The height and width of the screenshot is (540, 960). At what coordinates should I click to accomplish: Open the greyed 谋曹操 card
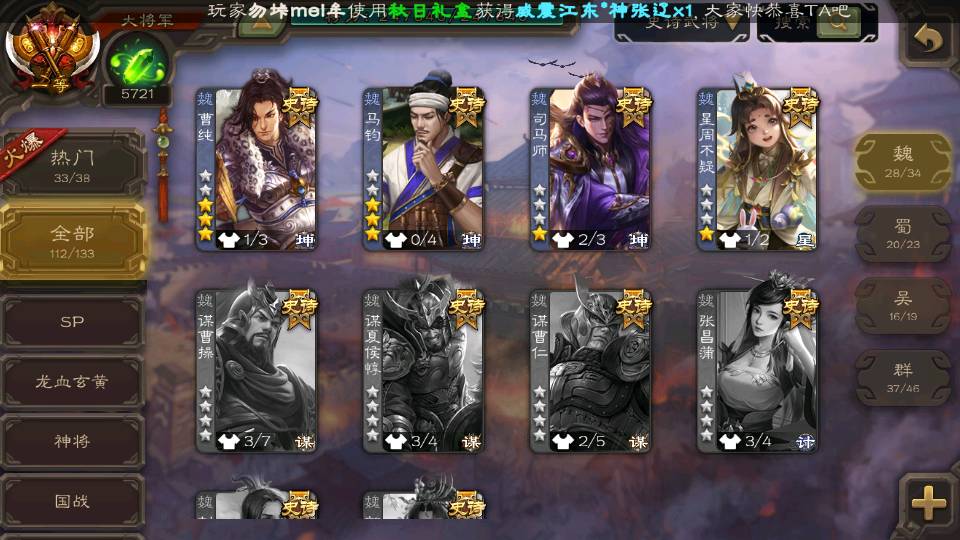256,370
